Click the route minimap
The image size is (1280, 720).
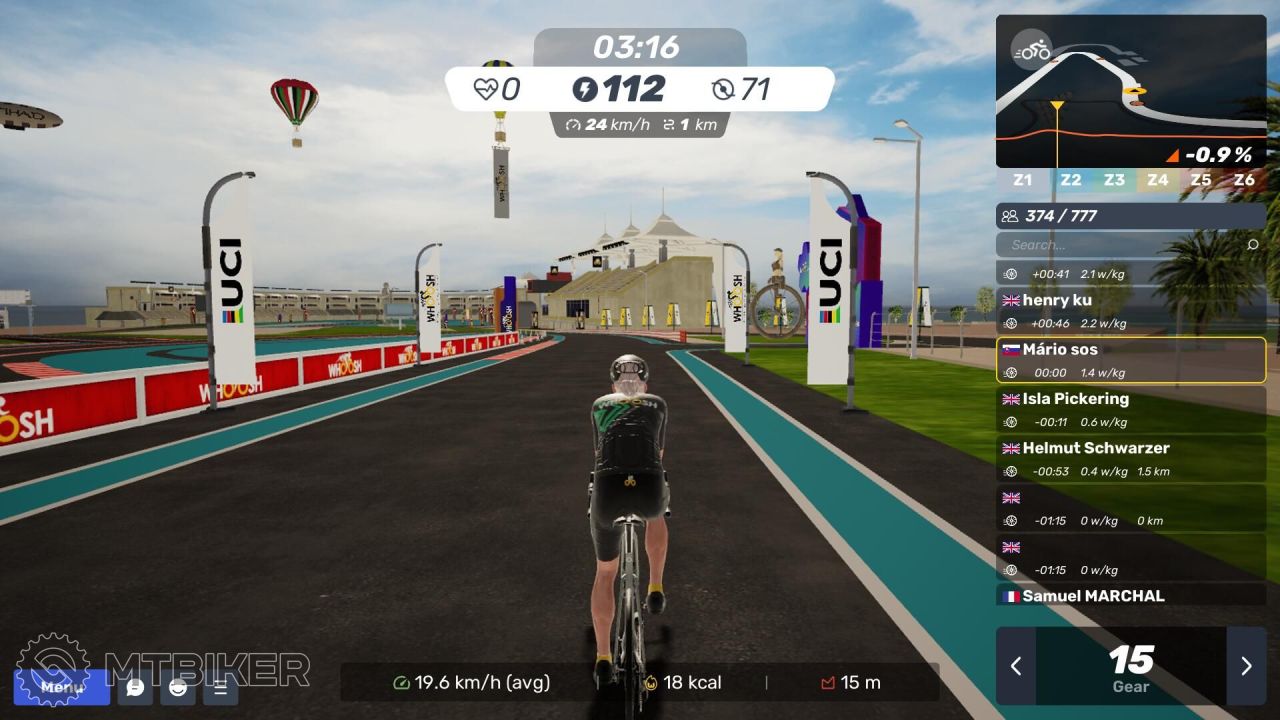pos(1131,91)
